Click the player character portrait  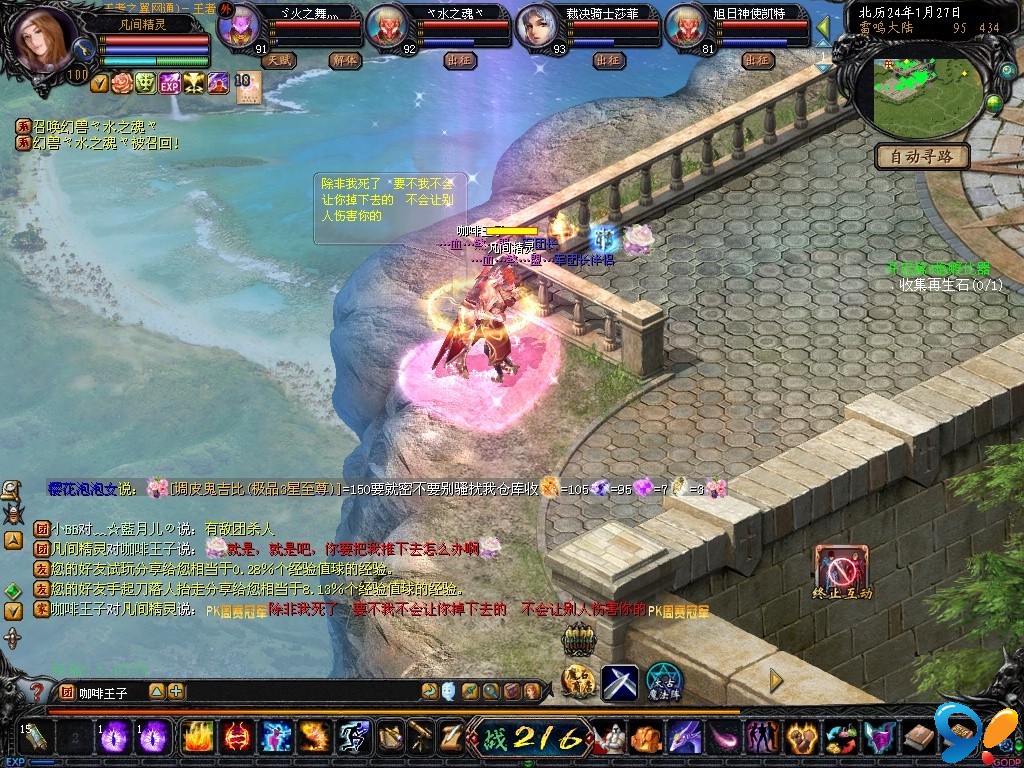45,40
